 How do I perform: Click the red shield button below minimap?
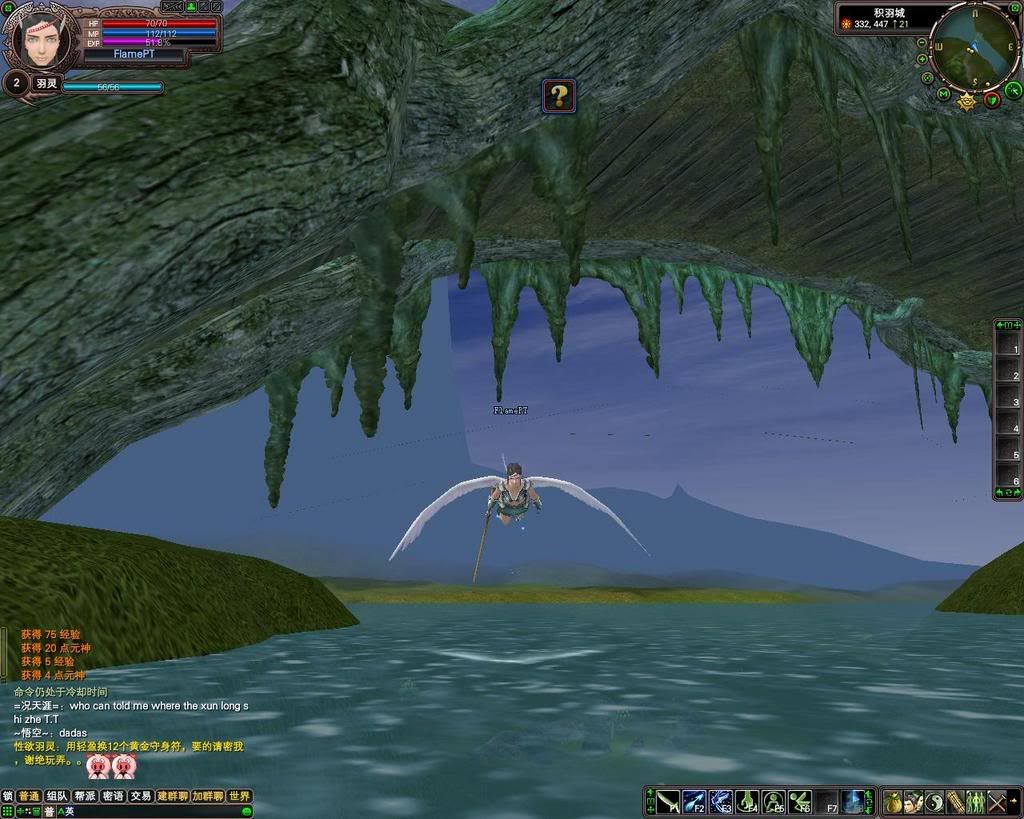point(991,99)
